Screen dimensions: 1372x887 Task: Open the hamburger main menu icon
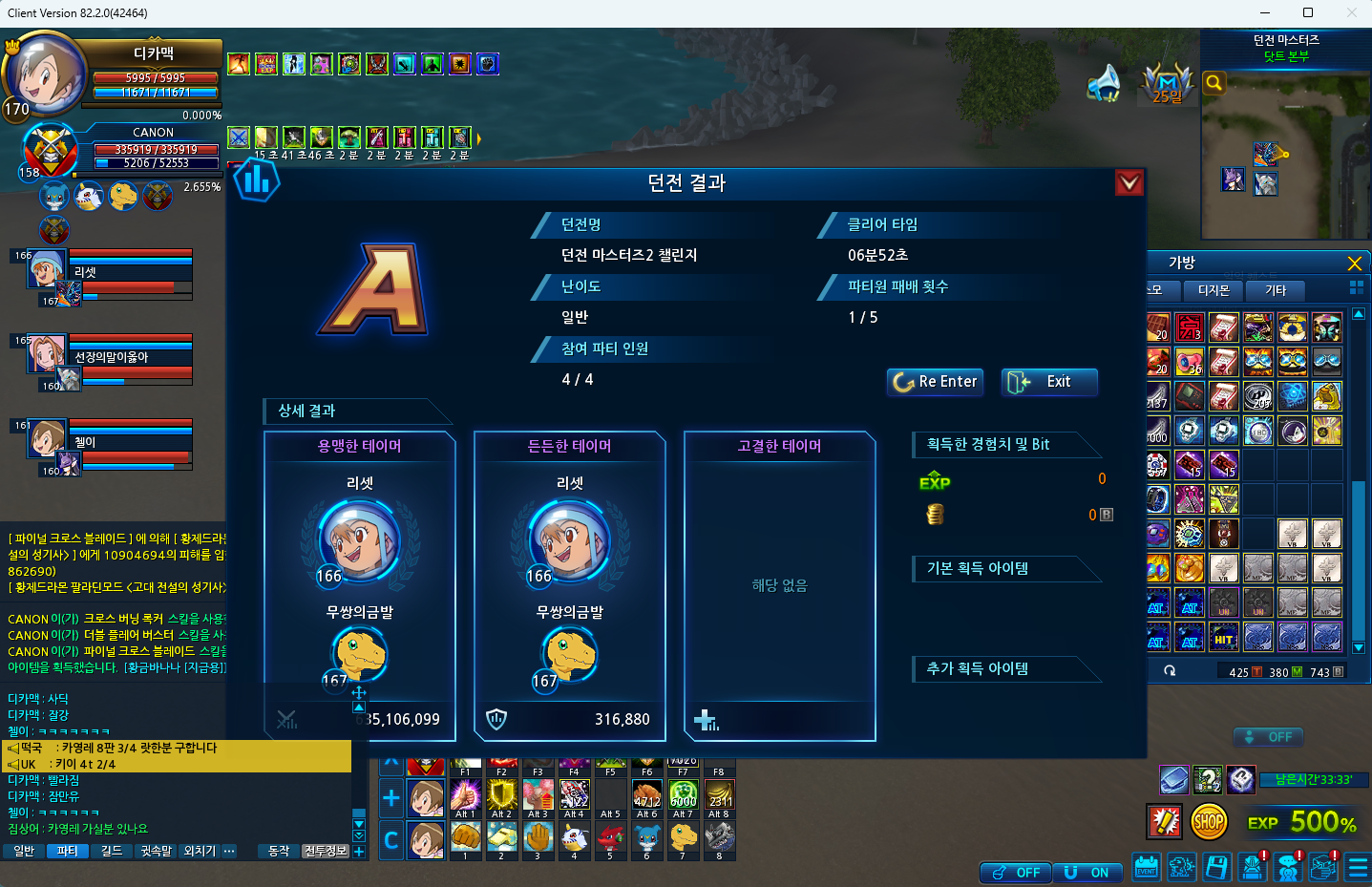1357,868
